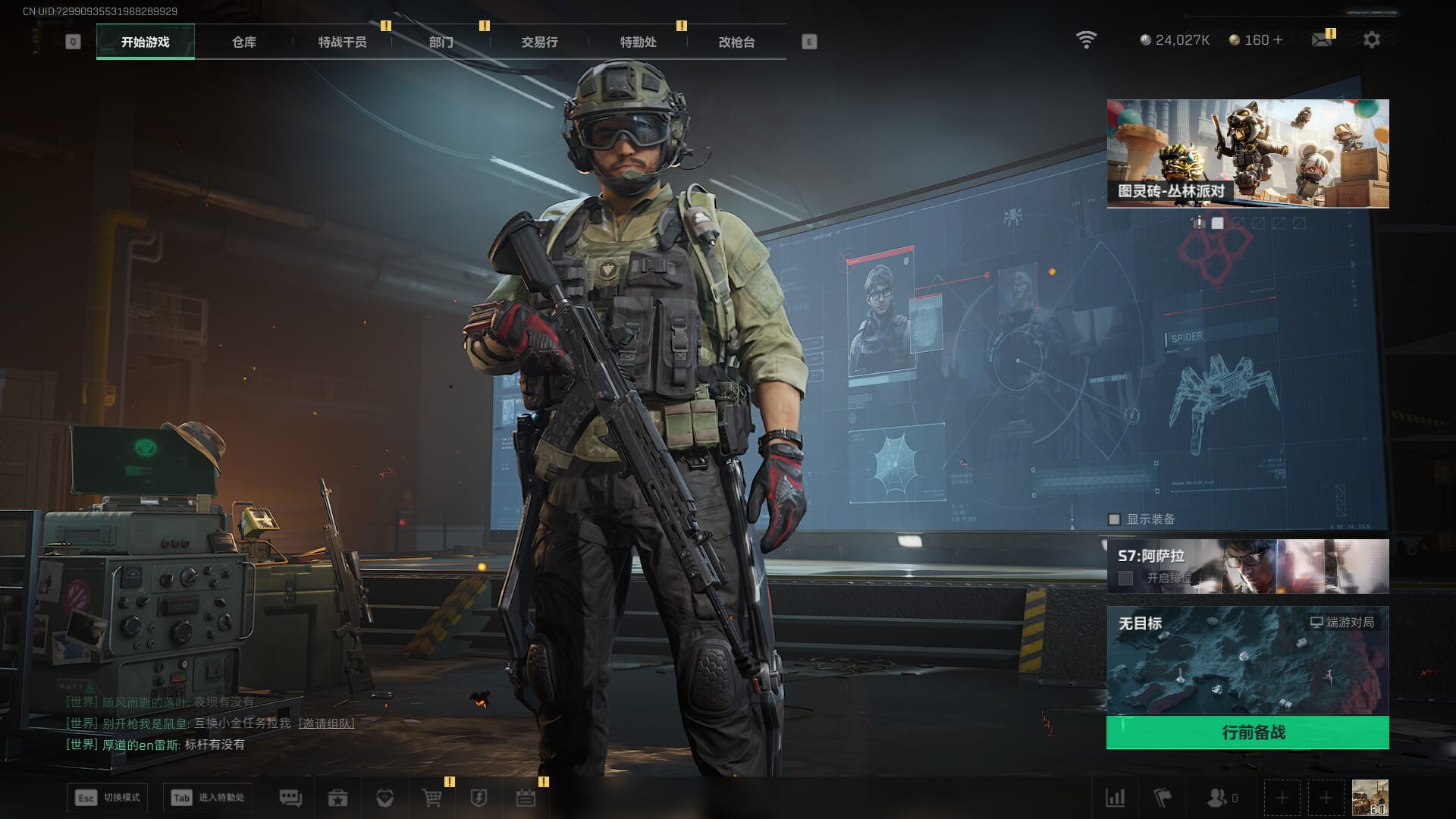Switch to the 改枪台 tab
The width and height of the screenshot is (1456, 819).
[x=736, y=42]
